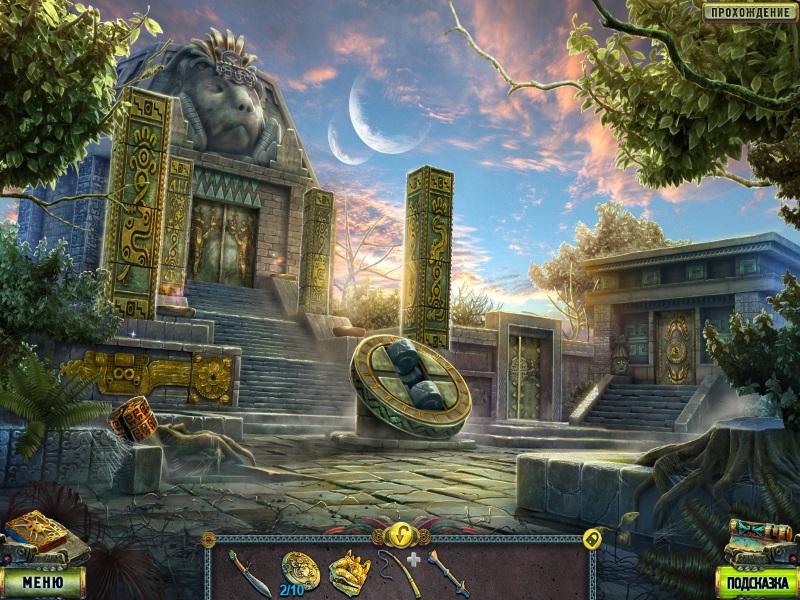Select the golden crowned mask item

point(349,572)
